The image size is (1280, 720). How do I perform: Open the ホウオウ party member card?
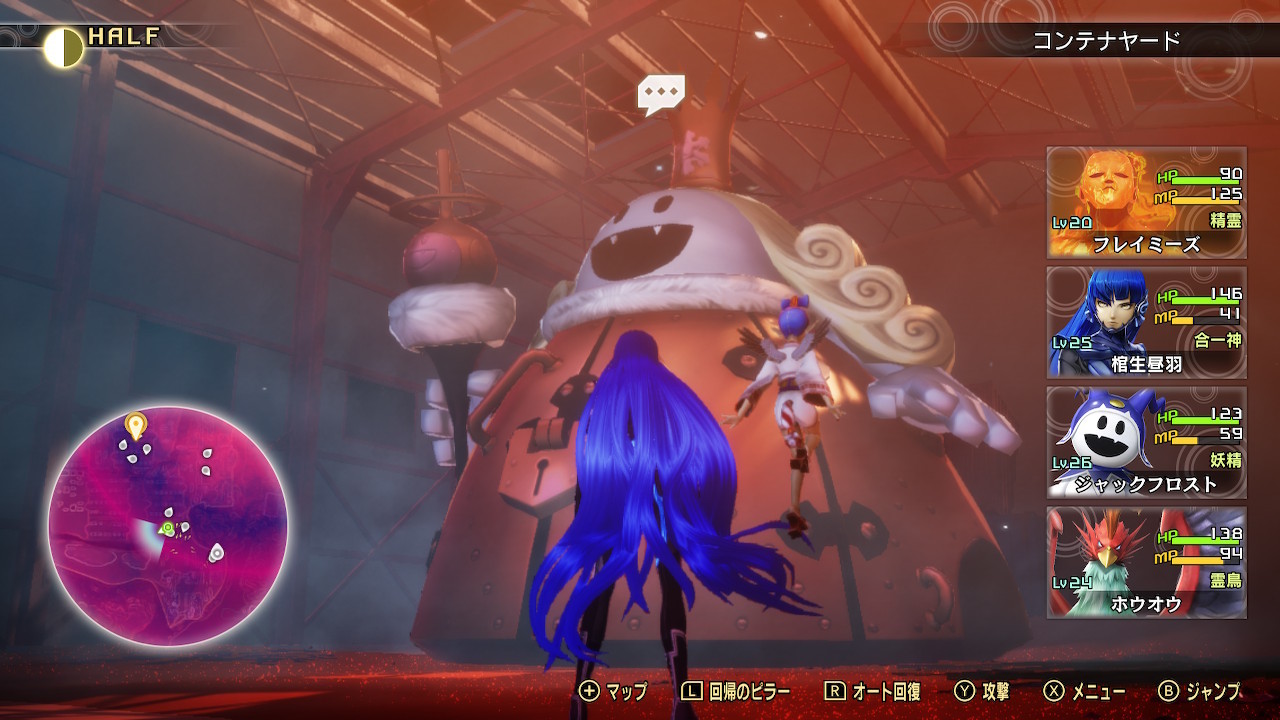(x=1146, y=562)
